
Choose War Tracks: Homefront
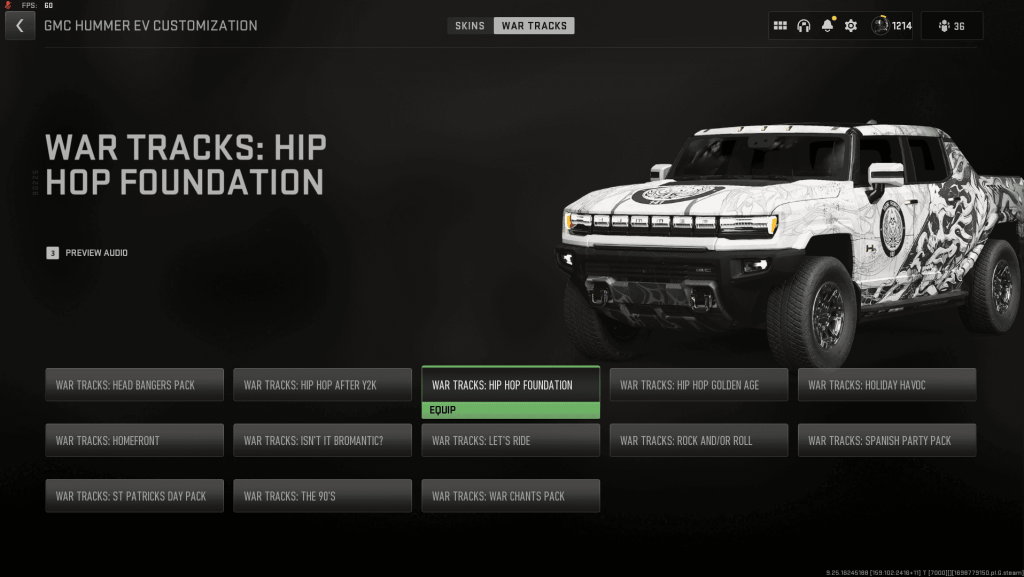[x=134, y=440]
